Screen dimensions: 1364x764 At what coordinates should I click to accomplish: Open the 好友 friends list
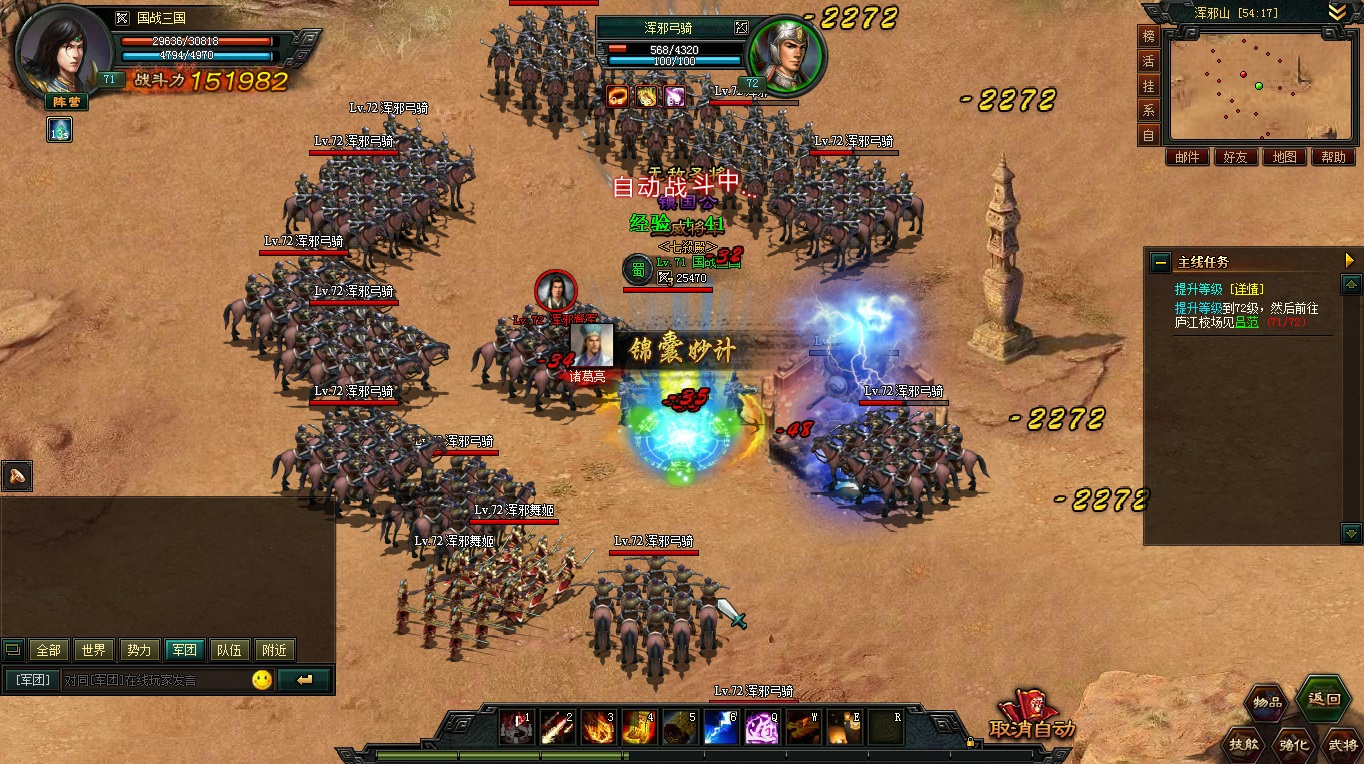coord(1235,157)
